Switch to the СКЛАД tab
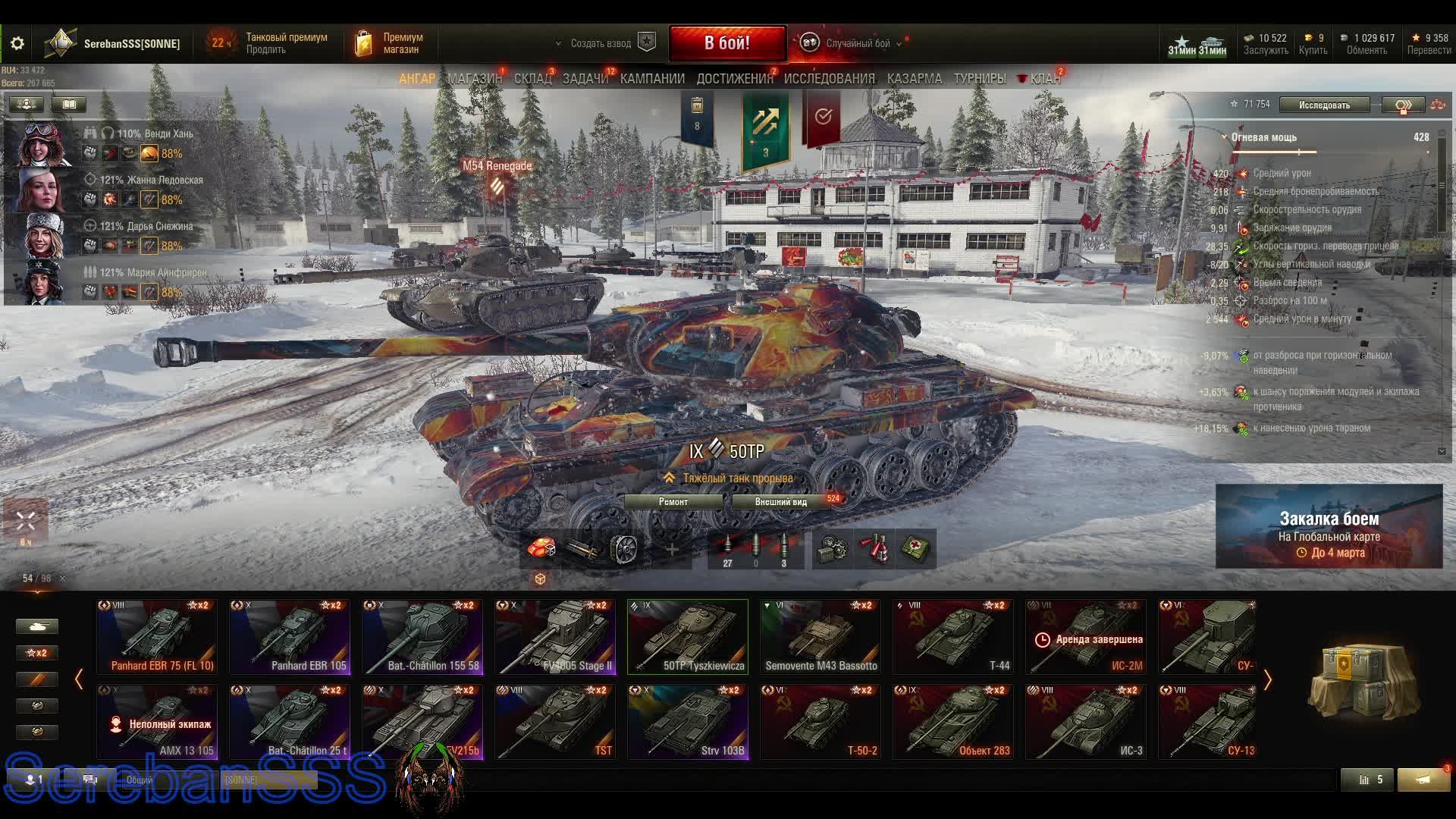 [x=532, y=78]
